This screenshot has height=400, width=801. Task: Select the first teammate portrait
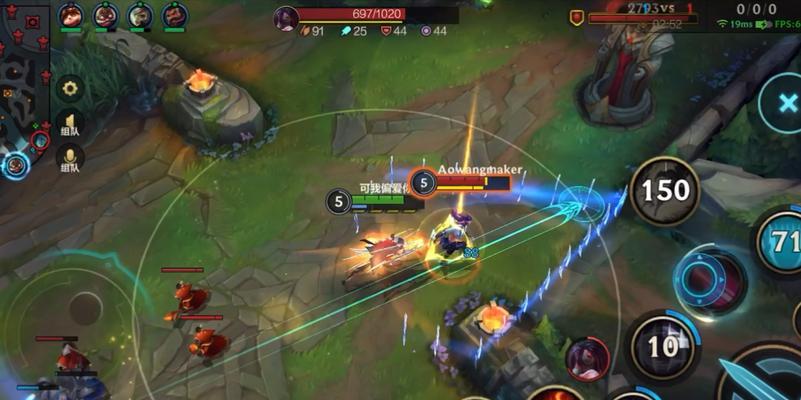70,15
